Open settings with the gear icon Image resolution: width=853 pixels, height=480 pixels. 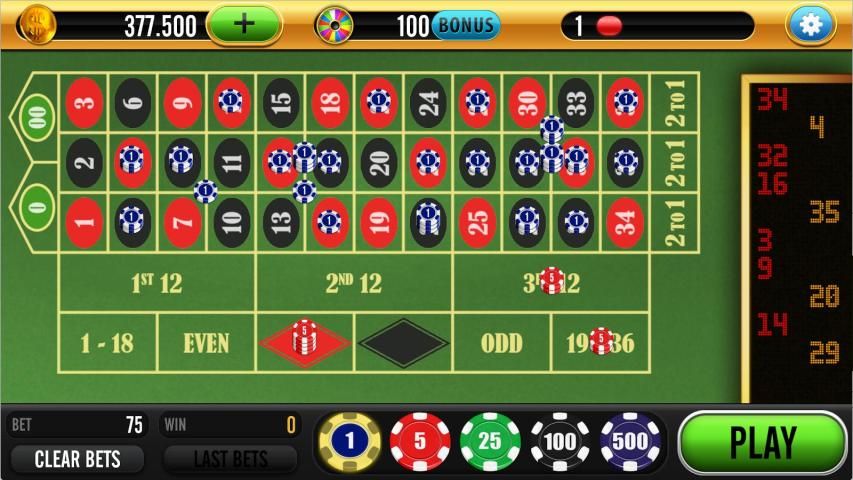click(810, 25)
